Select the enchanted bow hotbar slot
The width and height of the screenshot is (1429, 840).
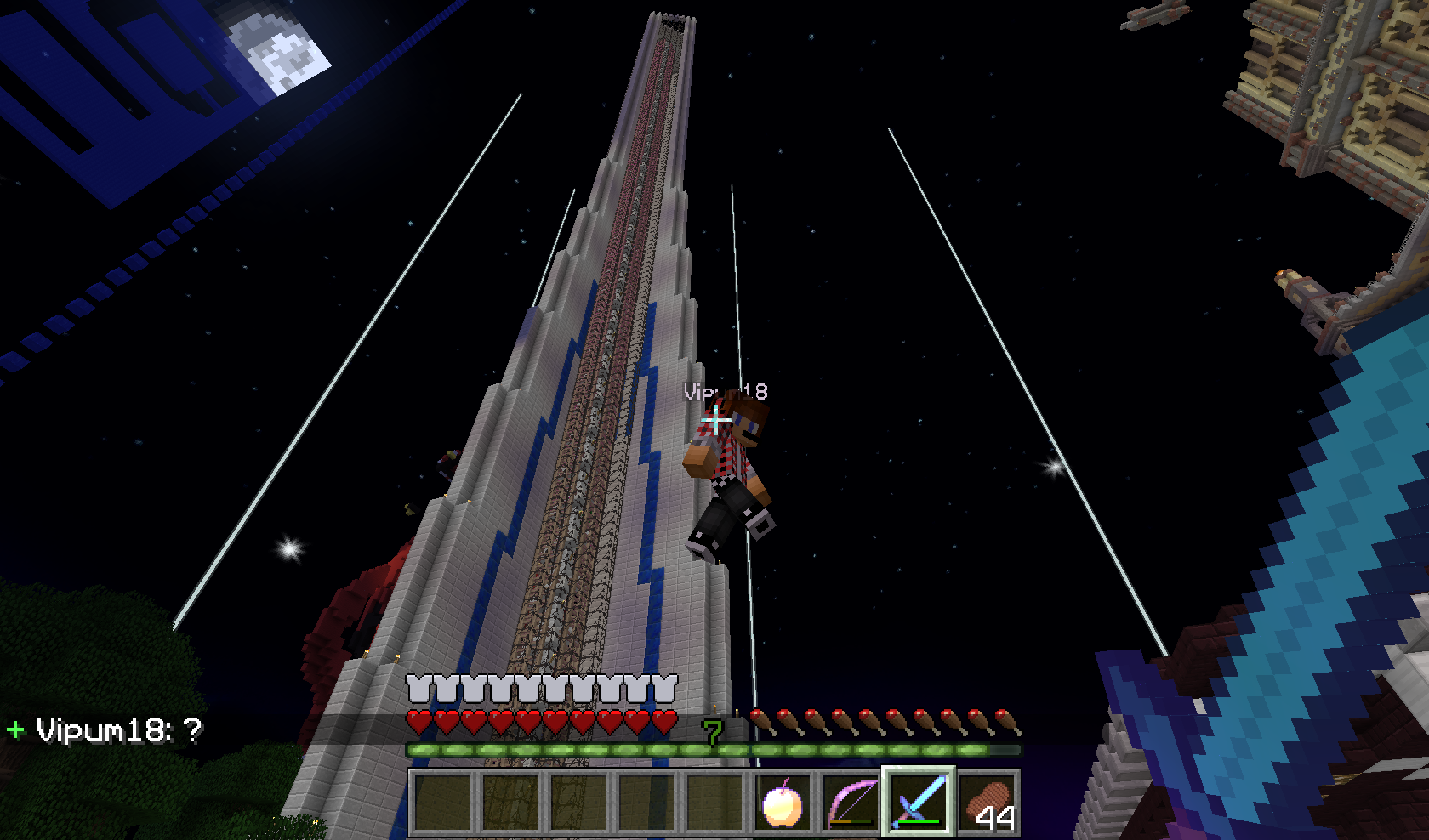click(x=851, y=802)
